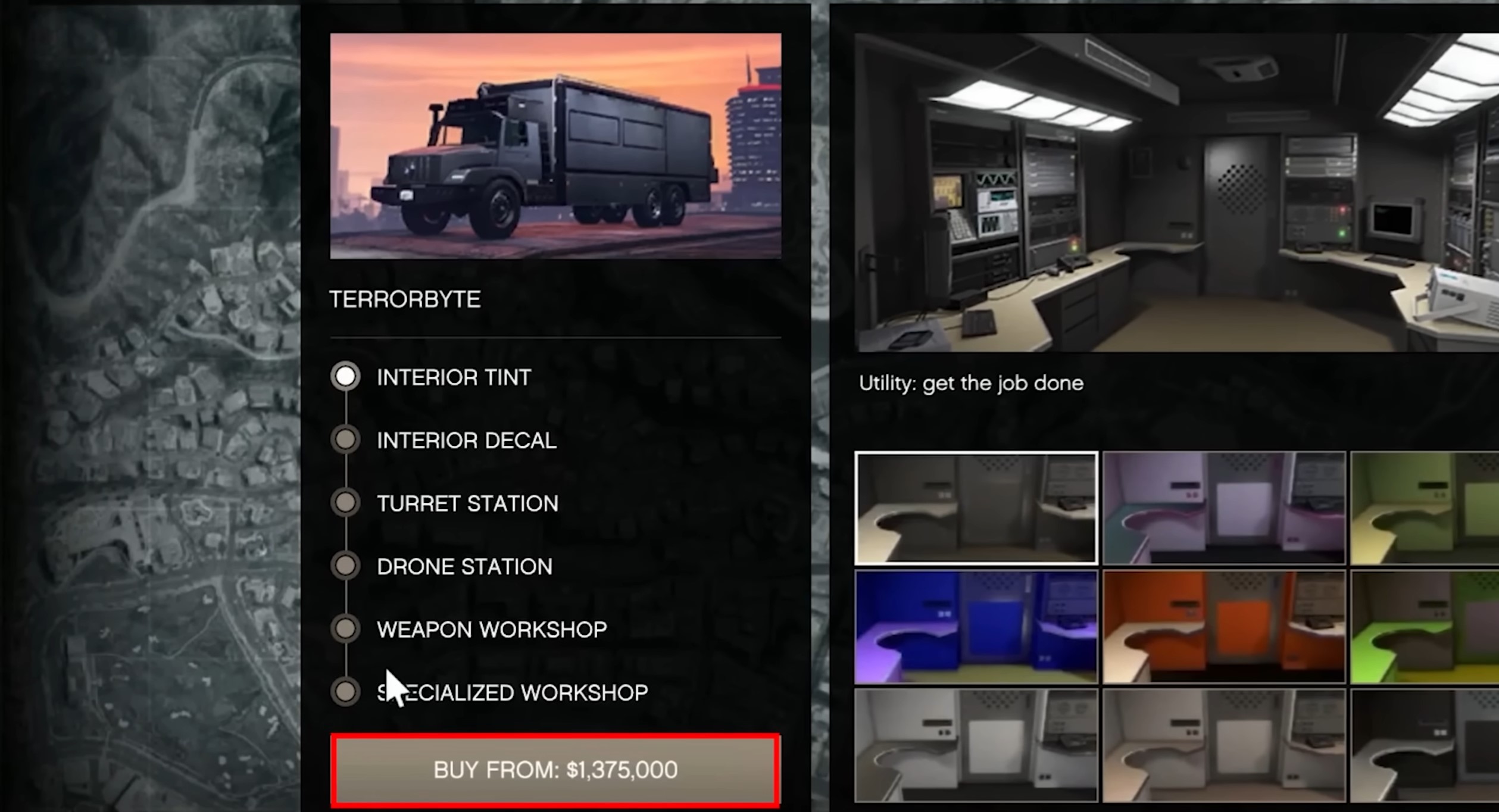Click the 'Utility: get the job done' caption
Screen dimensions: 1499x812
pyautogui.click(x=970, y=384)
